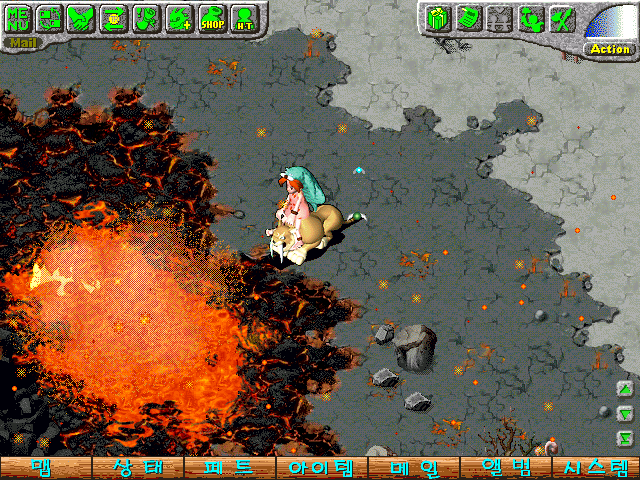
Task: Select the H.T. person icon
Action: 243,17
